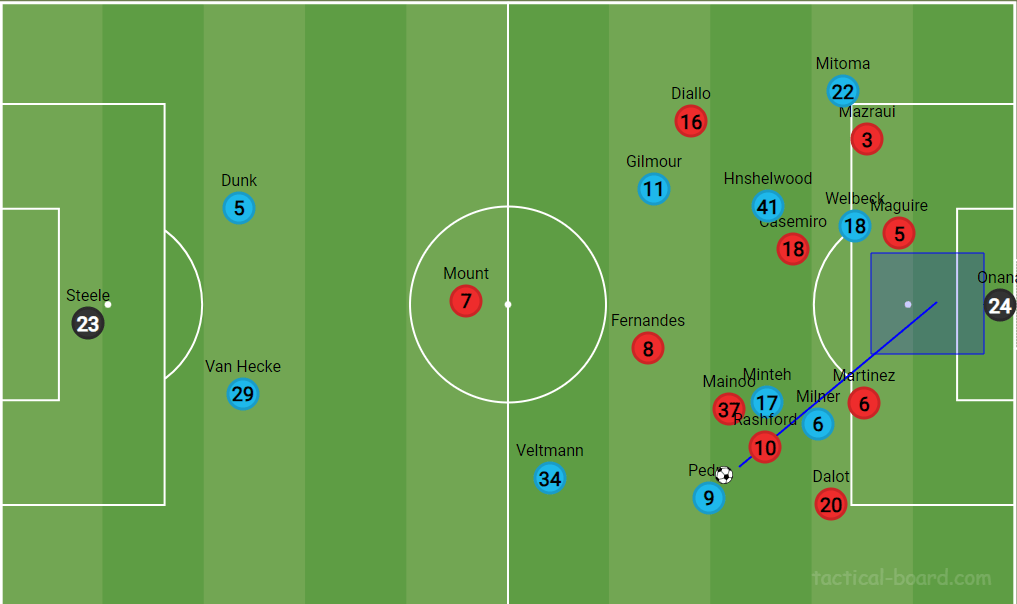Select Gilmour's number 11 token

point(653,189)
